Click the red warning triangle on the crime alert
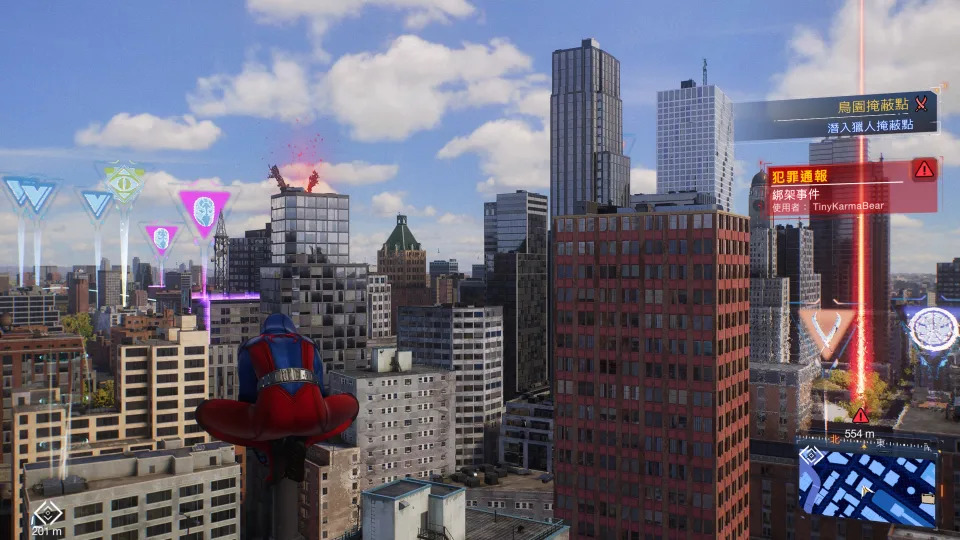 (924, 170)
